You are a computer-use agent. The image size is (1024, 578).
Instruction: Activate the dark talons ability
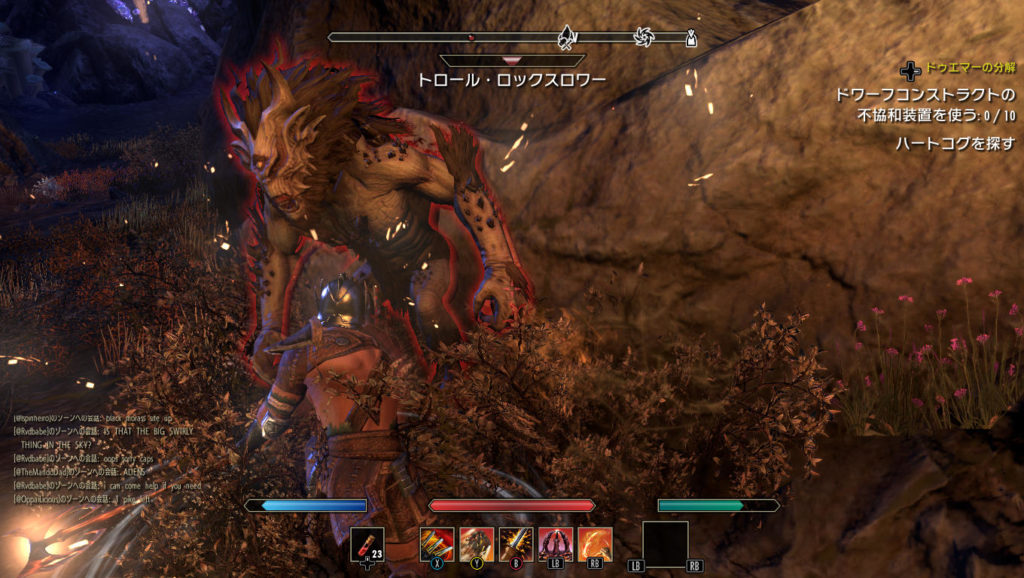point(555,544)
